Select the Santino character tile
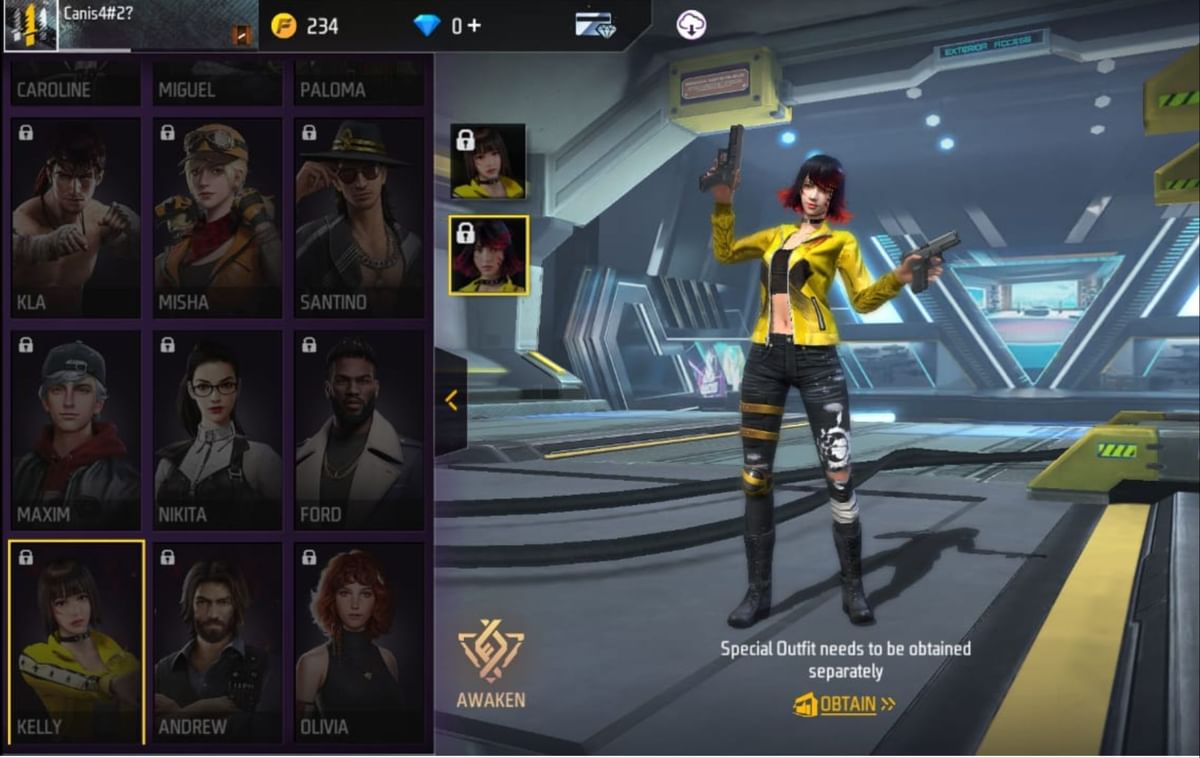 click(x=359, y=218)
